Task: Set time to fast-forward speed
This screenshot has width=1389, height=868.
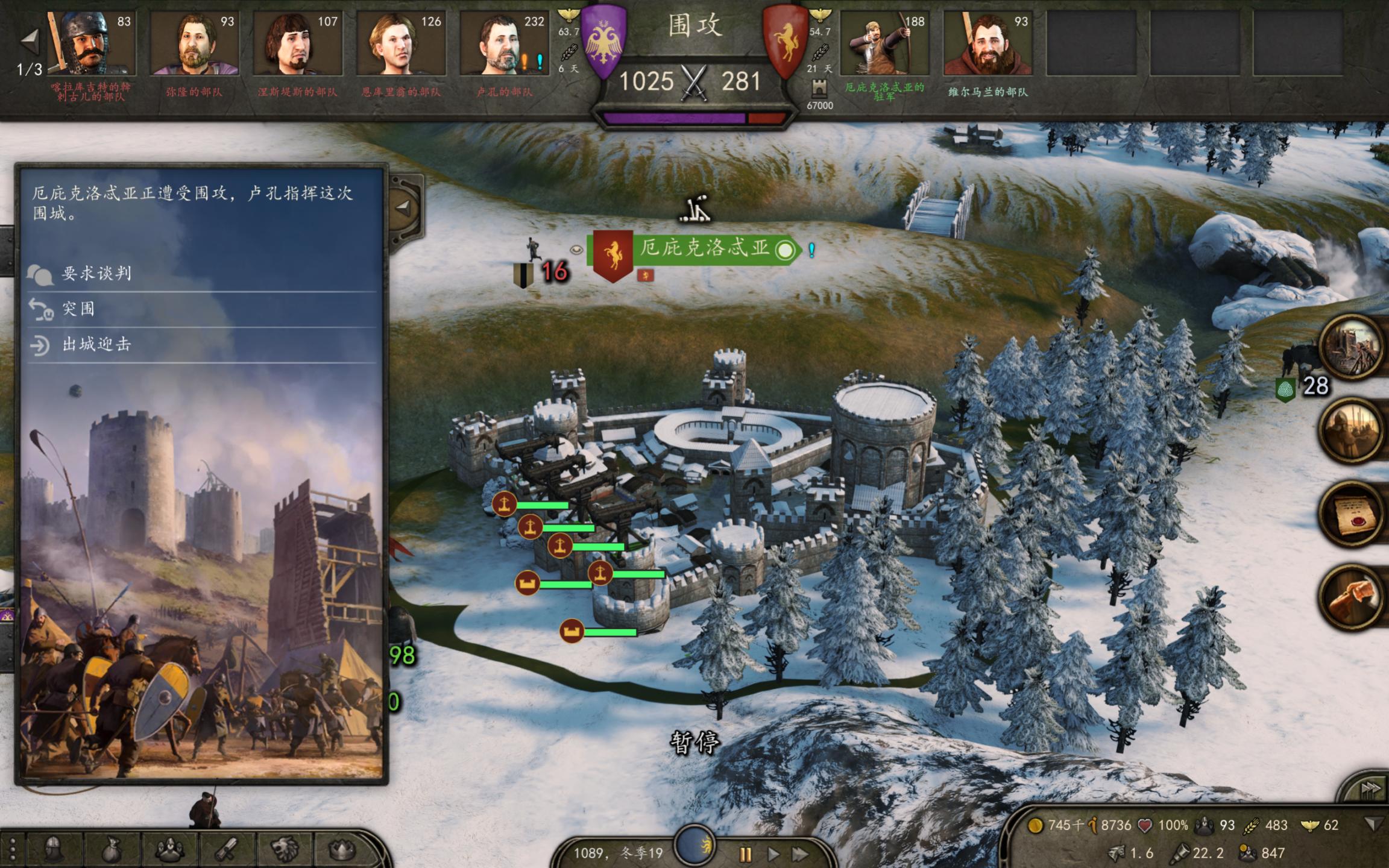Action: (x=801, y=854)
